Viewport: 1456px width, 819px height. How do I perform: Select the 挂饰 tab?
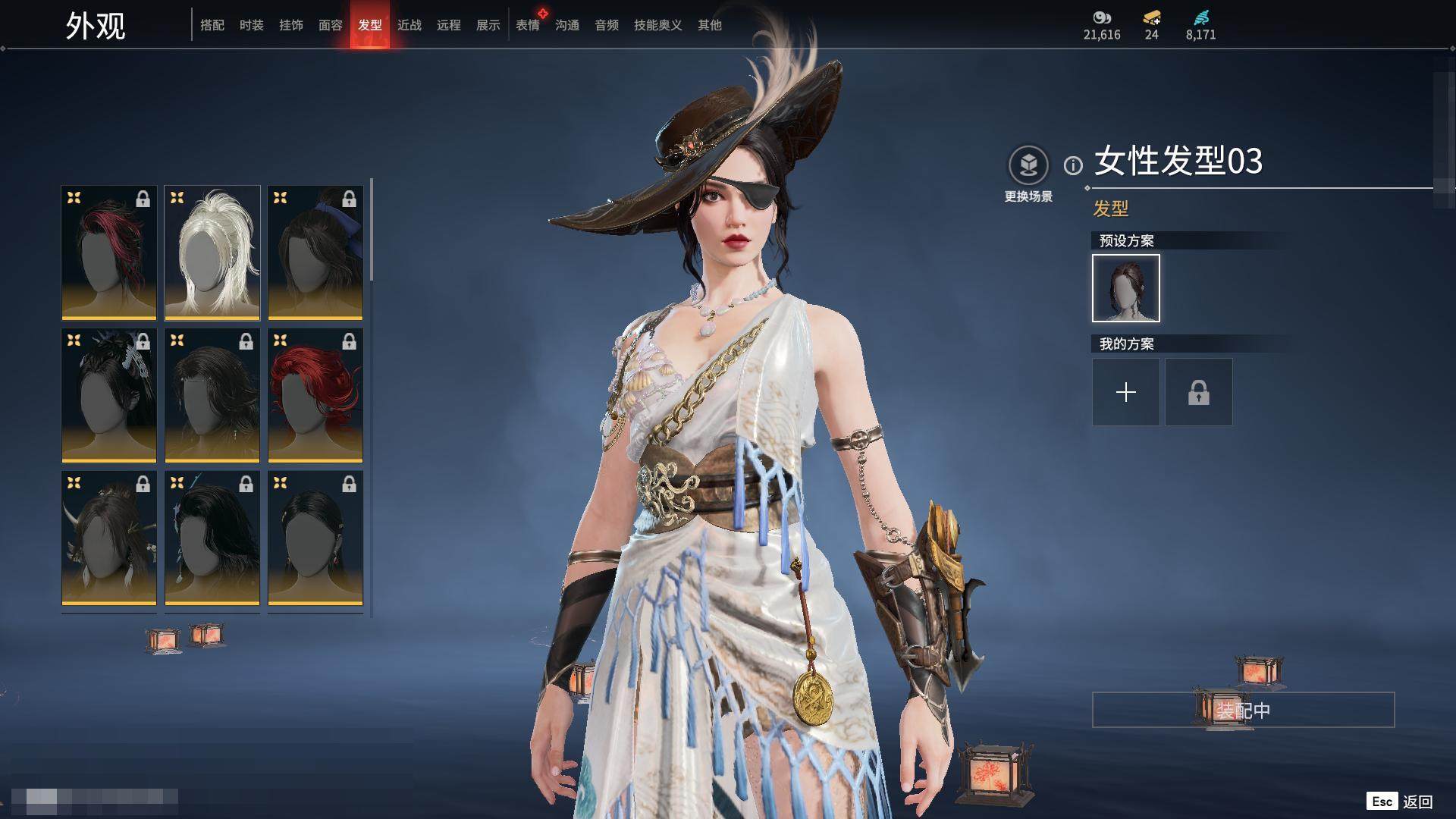291,25
